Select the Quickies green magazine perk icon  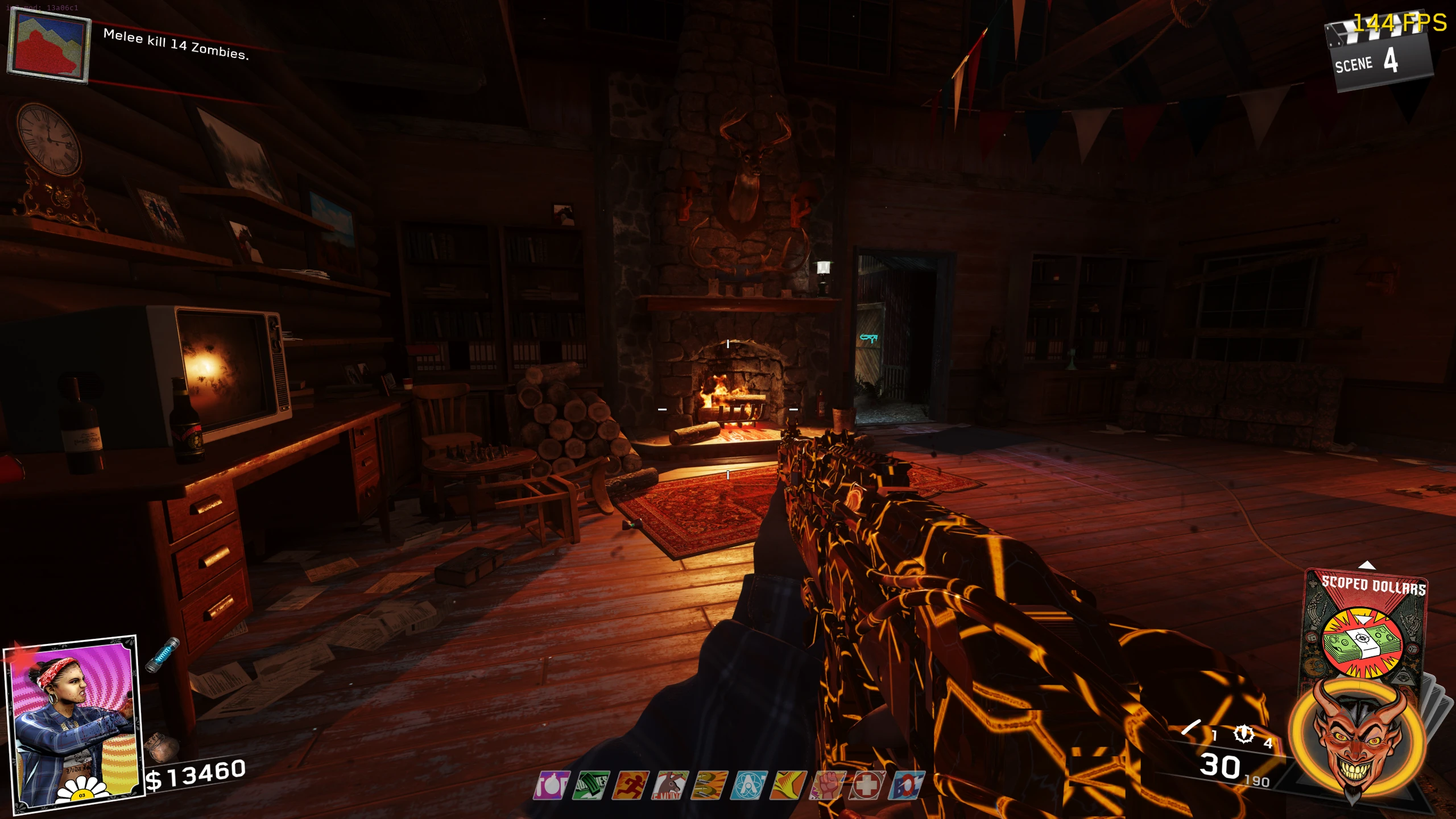591,785
